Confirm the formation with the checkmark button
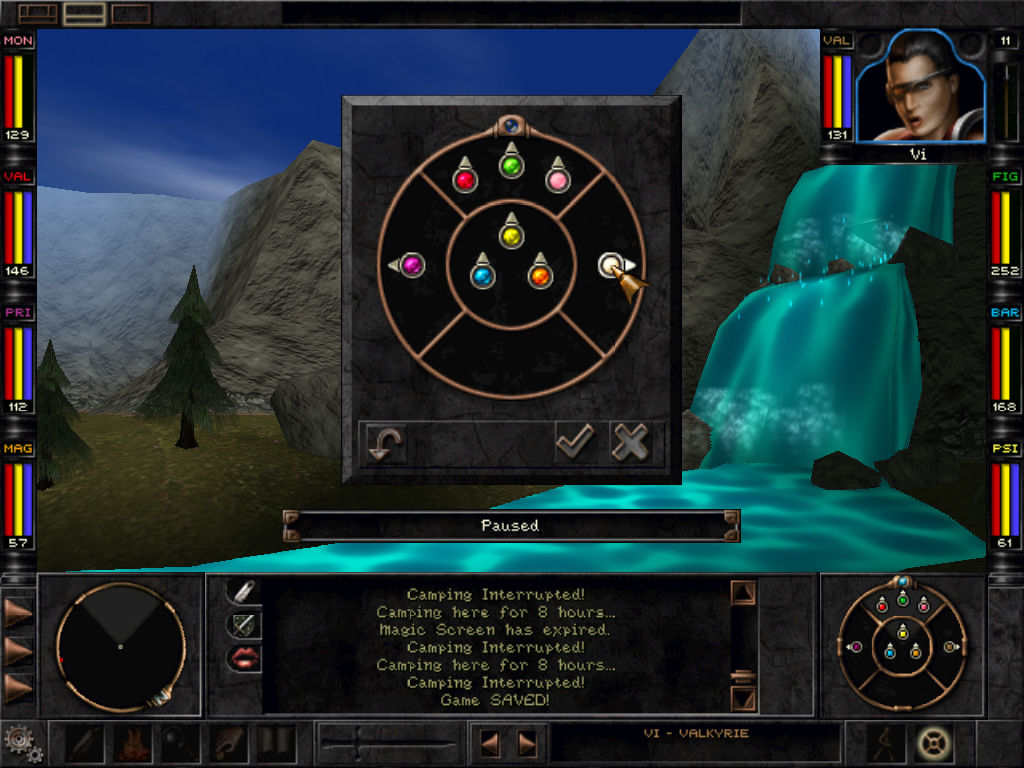The height and width of the screenshot is (768, 1024). point(575,441)
